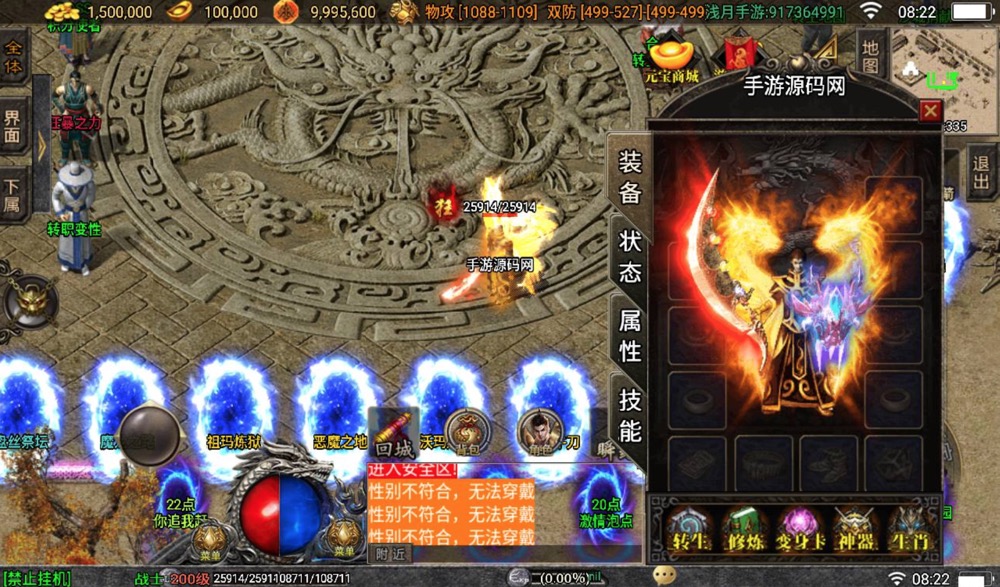Screen dimensions: 1000x587
Task: Close the character equipment panel
Action: pyautogui.click(x=930, y=111)
